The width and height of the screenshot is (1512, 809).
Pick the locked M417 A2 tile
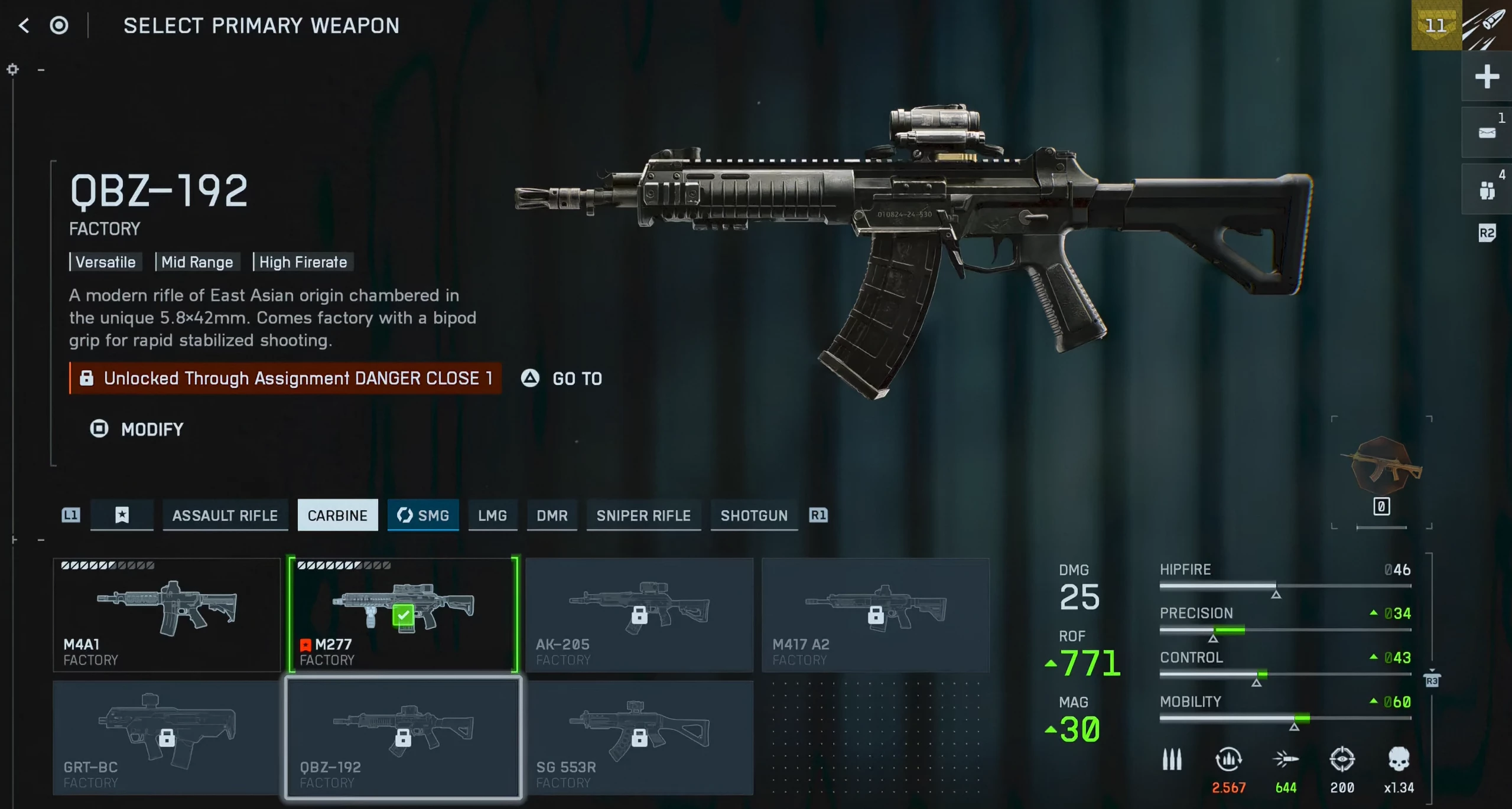pos(876,615)
